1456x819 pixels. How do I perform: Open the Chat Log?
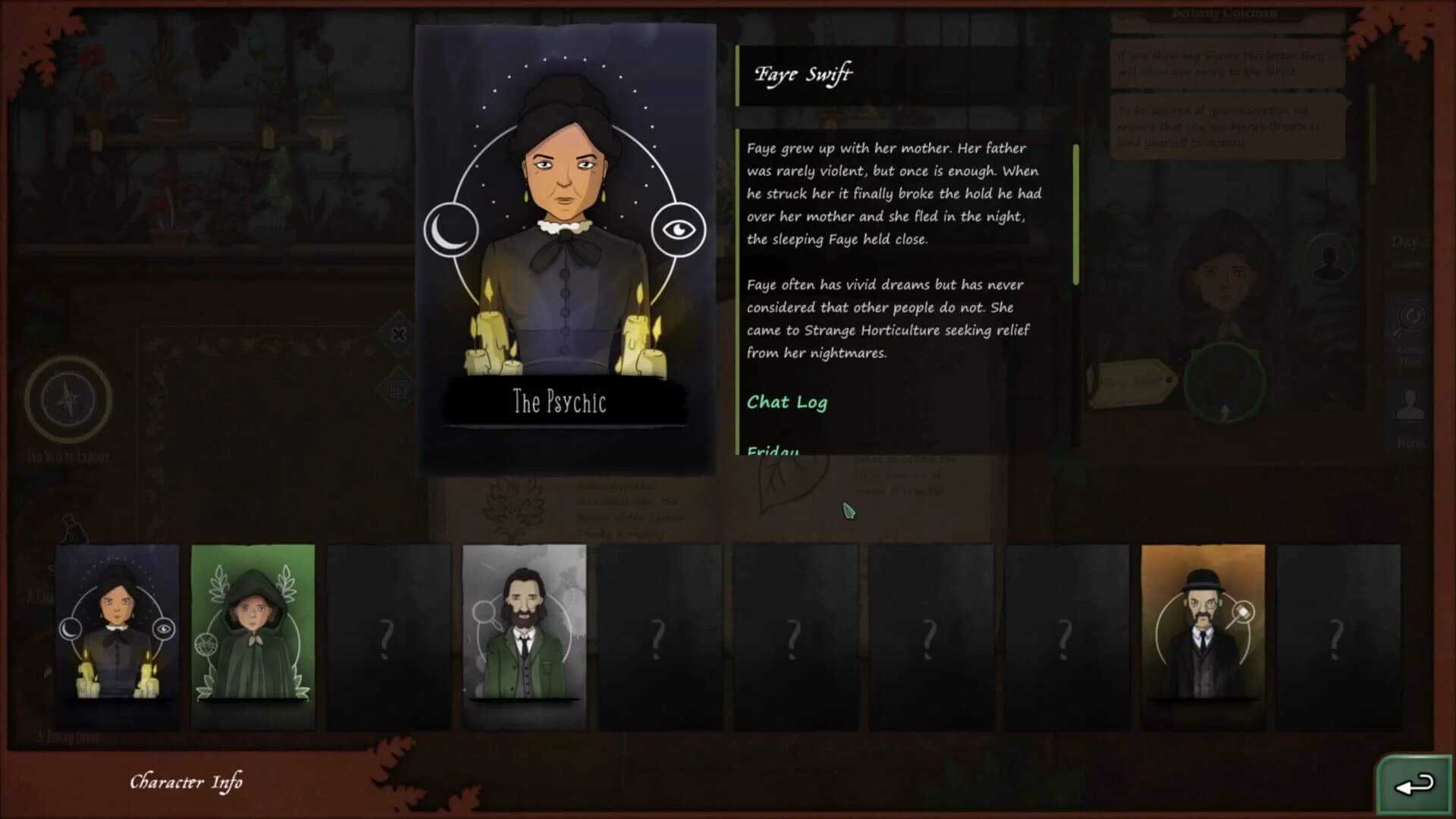click(x=787, y=403)
